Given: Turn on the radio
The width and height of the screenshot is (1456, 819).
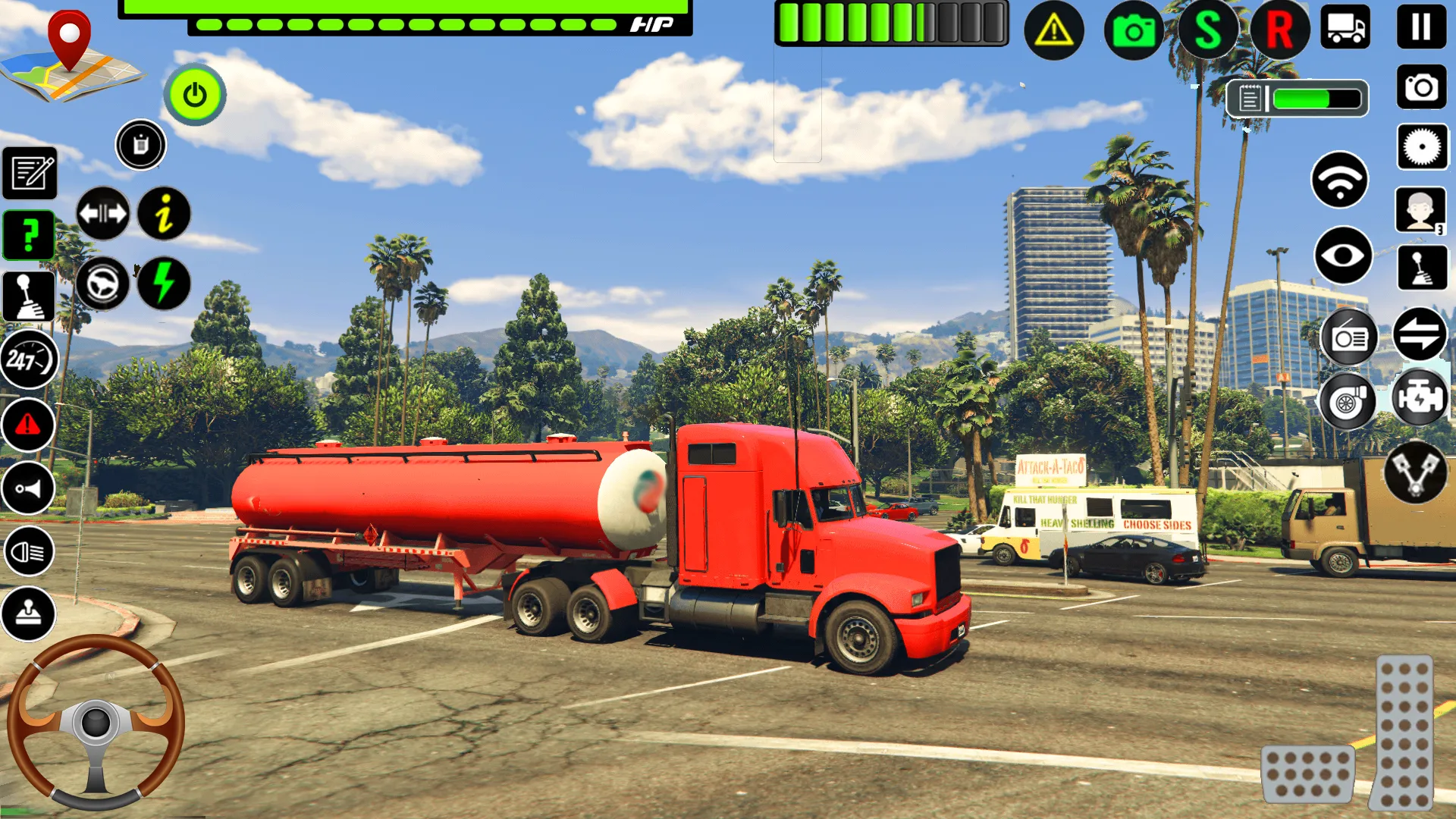Looking at the screenshot, I should pos(1349,337).
